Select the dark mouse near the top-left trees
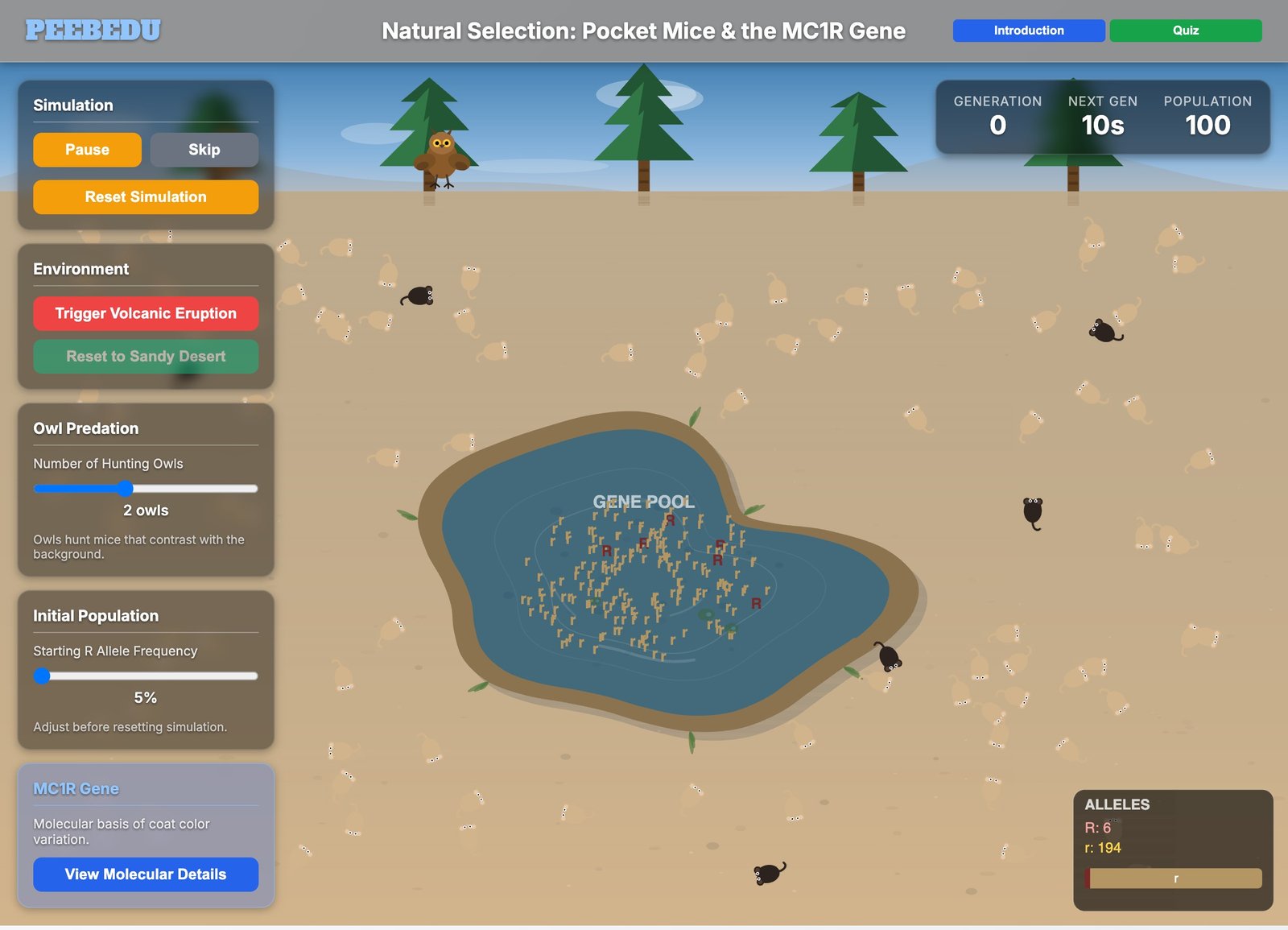 (x=417, y=296)
